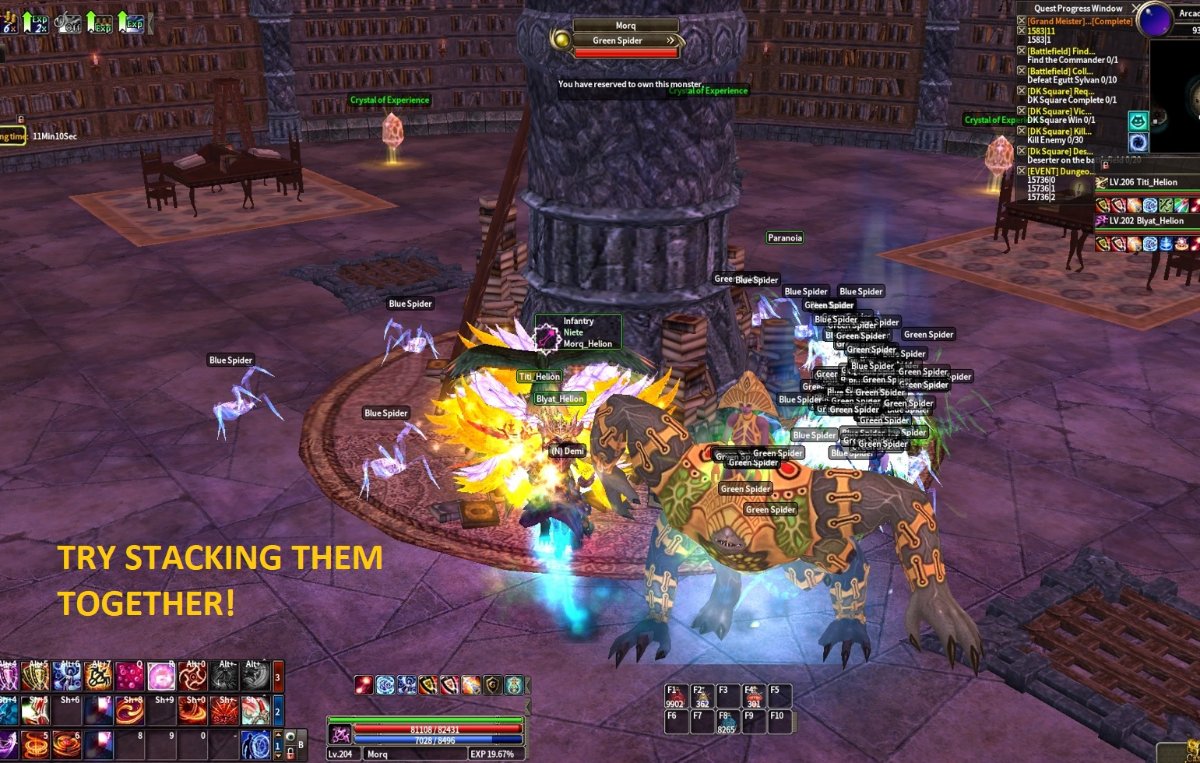Select party member Blyat_Helion

[1146, 220]
